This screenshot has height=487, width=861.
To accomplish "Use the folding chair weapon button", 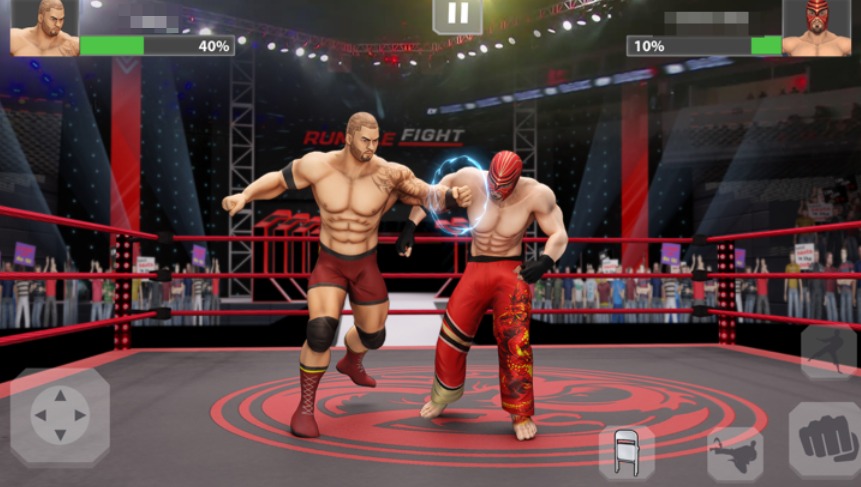I will pos(626,452).
